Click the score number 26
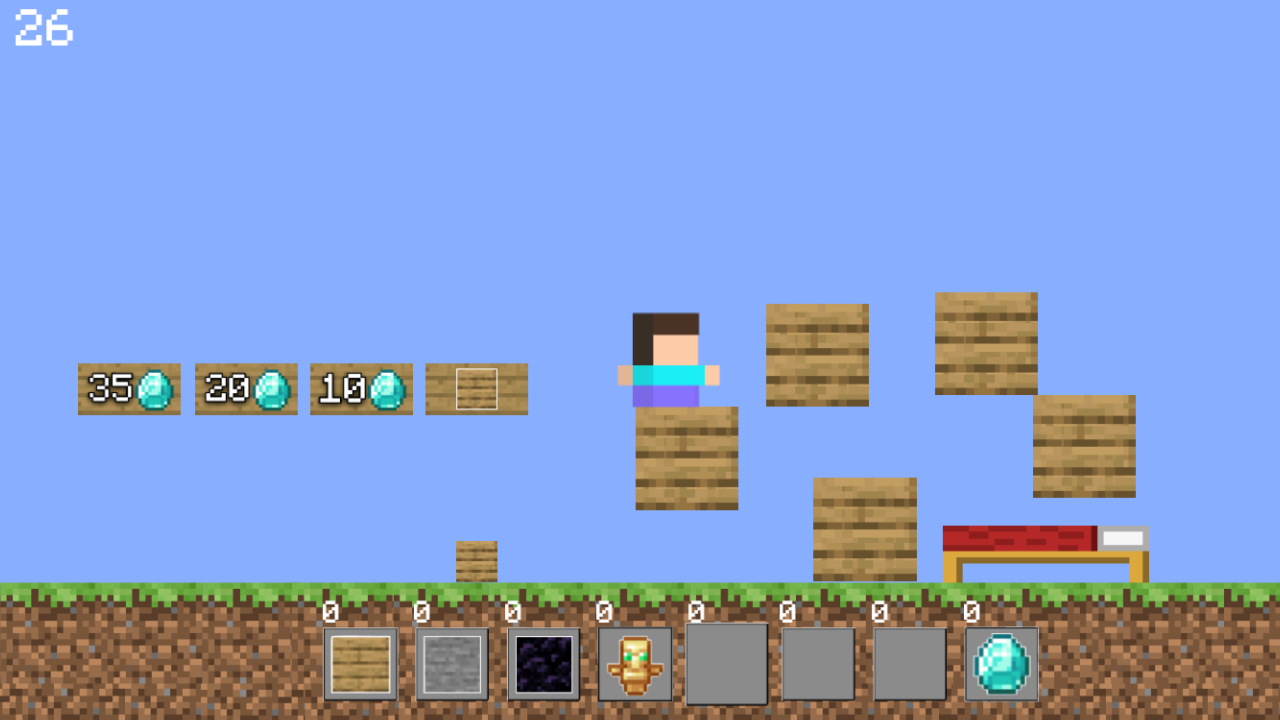The width and height of the screenshot is (1280, 720). point(45,30)
